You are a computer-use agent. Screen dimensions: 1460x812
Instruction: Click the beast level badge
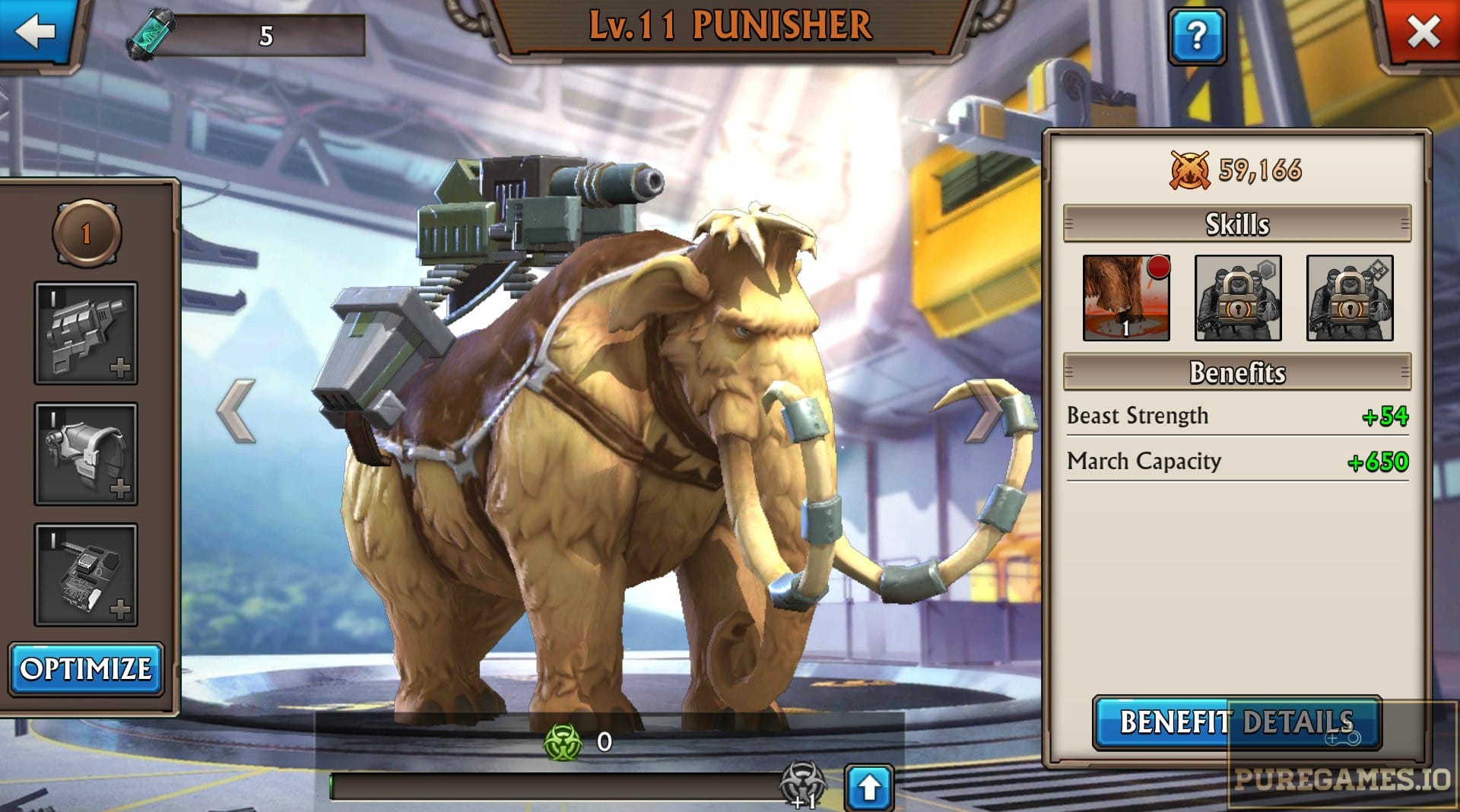(x=86, y=233)
